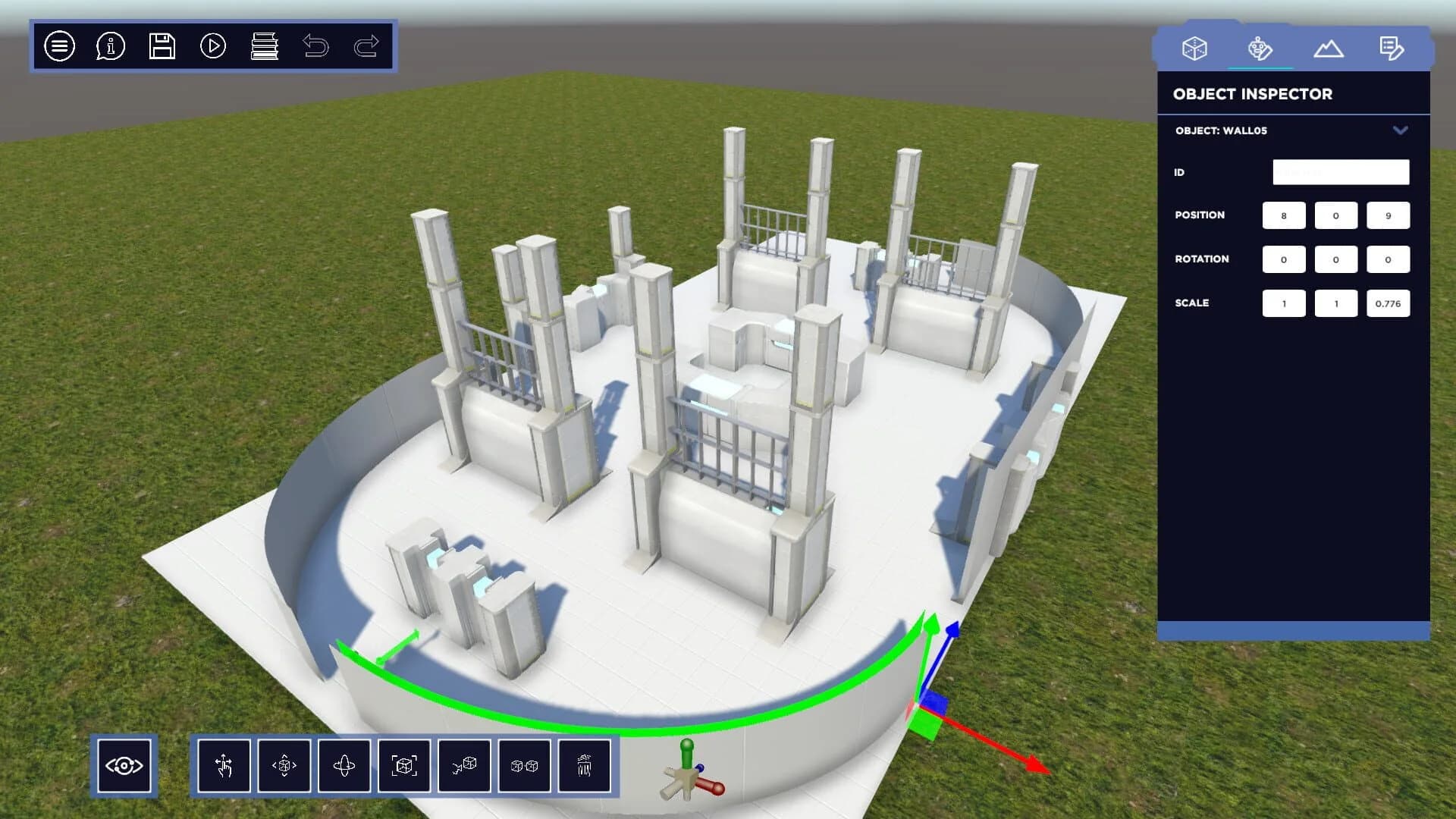Toggle the eye view mode icon
Viewport: 1456px width, 819px height.
point(125,766)
